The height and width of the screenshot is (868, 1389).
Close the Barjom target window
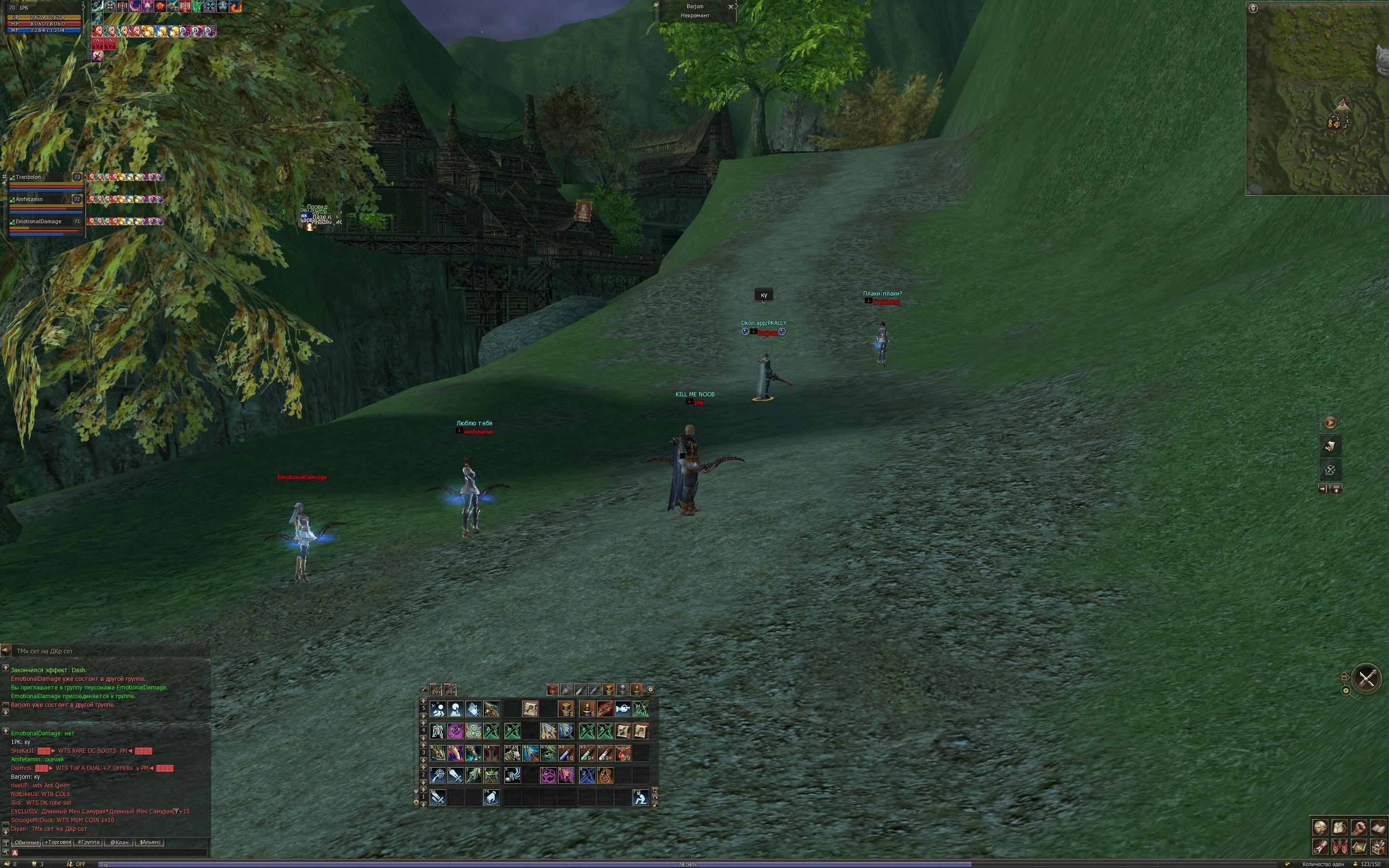click(x=731, y=7)
